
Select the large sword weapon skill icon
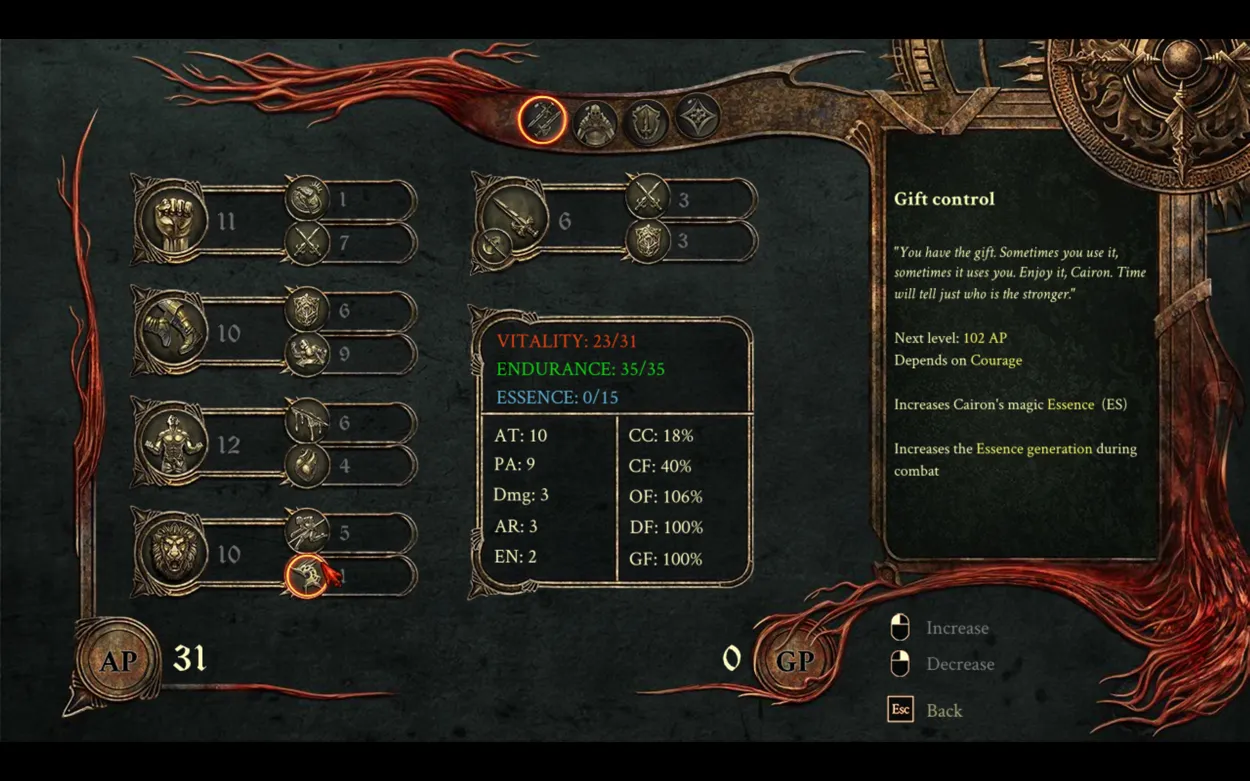[x=515, y=212]
